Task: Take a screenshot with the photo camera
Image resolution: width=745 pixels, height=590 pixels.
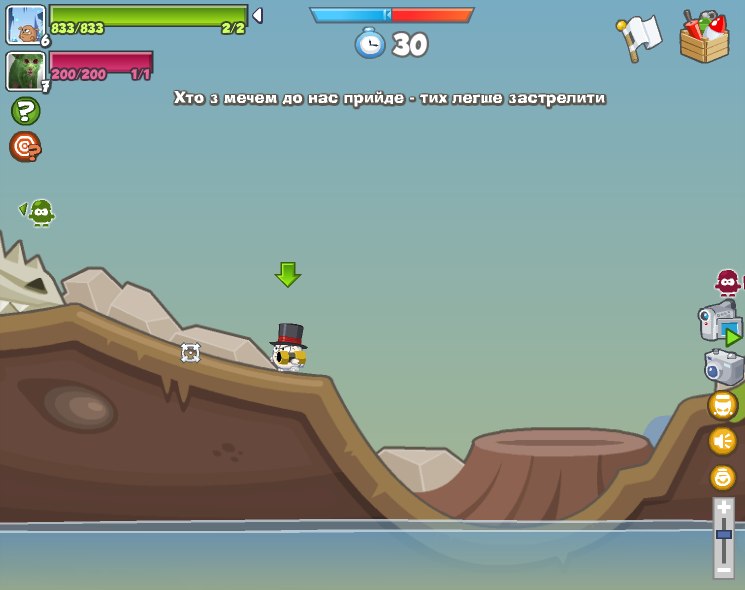Action: (x=724, y=367)
